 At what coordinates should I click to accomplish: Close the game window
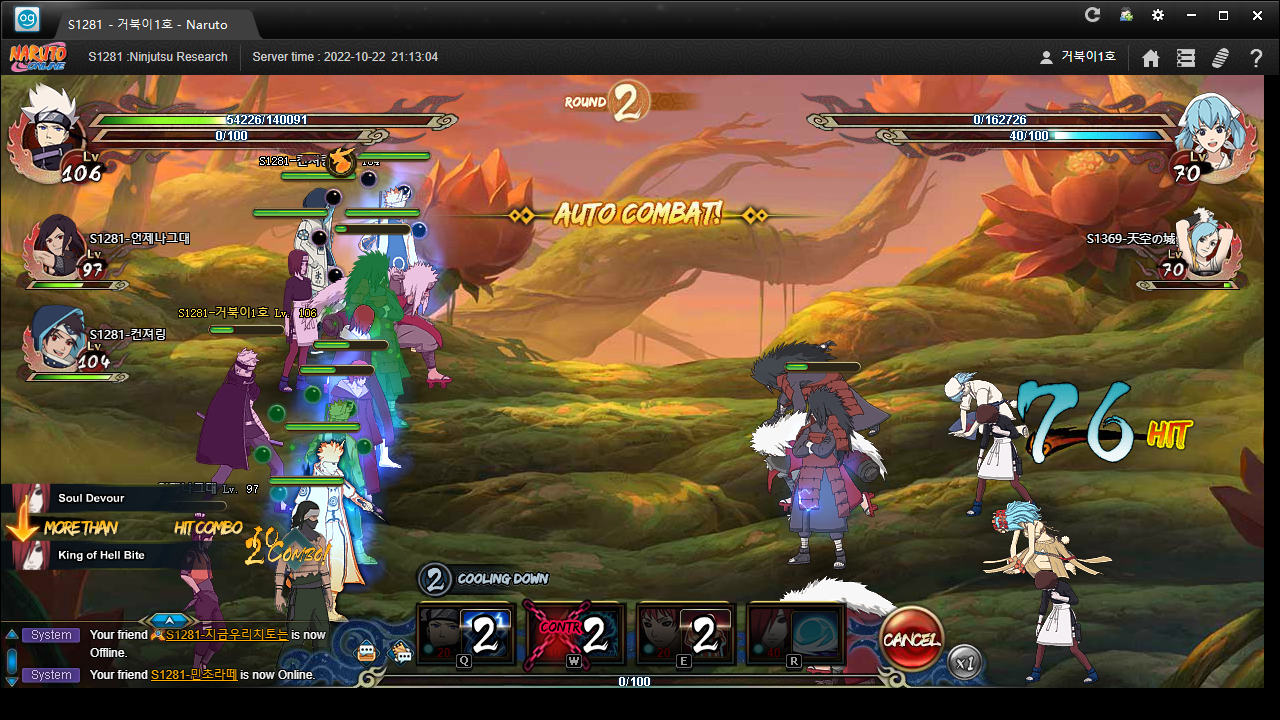[x=1257, y=15]
